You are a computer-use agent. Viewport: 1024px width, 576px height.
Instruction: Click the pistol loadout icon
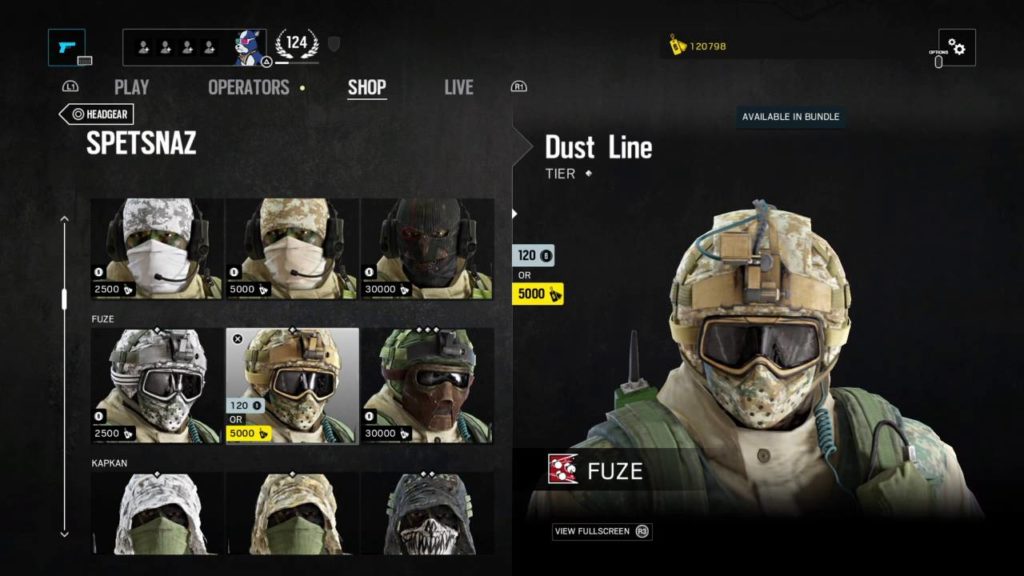click(x=67, y=47)
